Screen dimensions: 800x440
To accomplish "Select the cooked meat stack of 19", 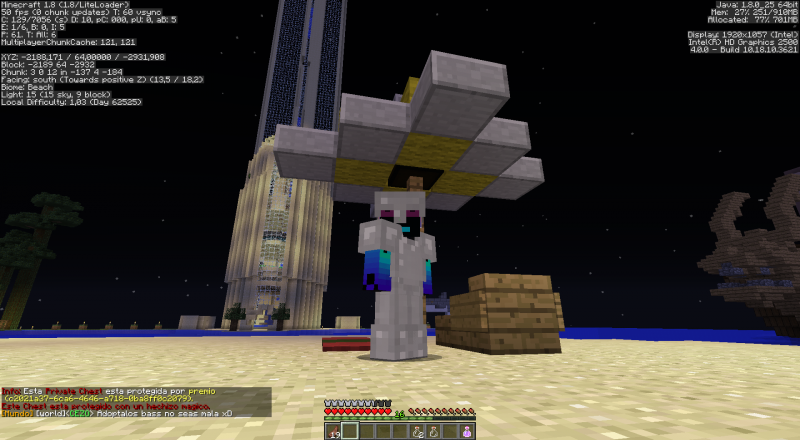I will click(x=334, y=432).
